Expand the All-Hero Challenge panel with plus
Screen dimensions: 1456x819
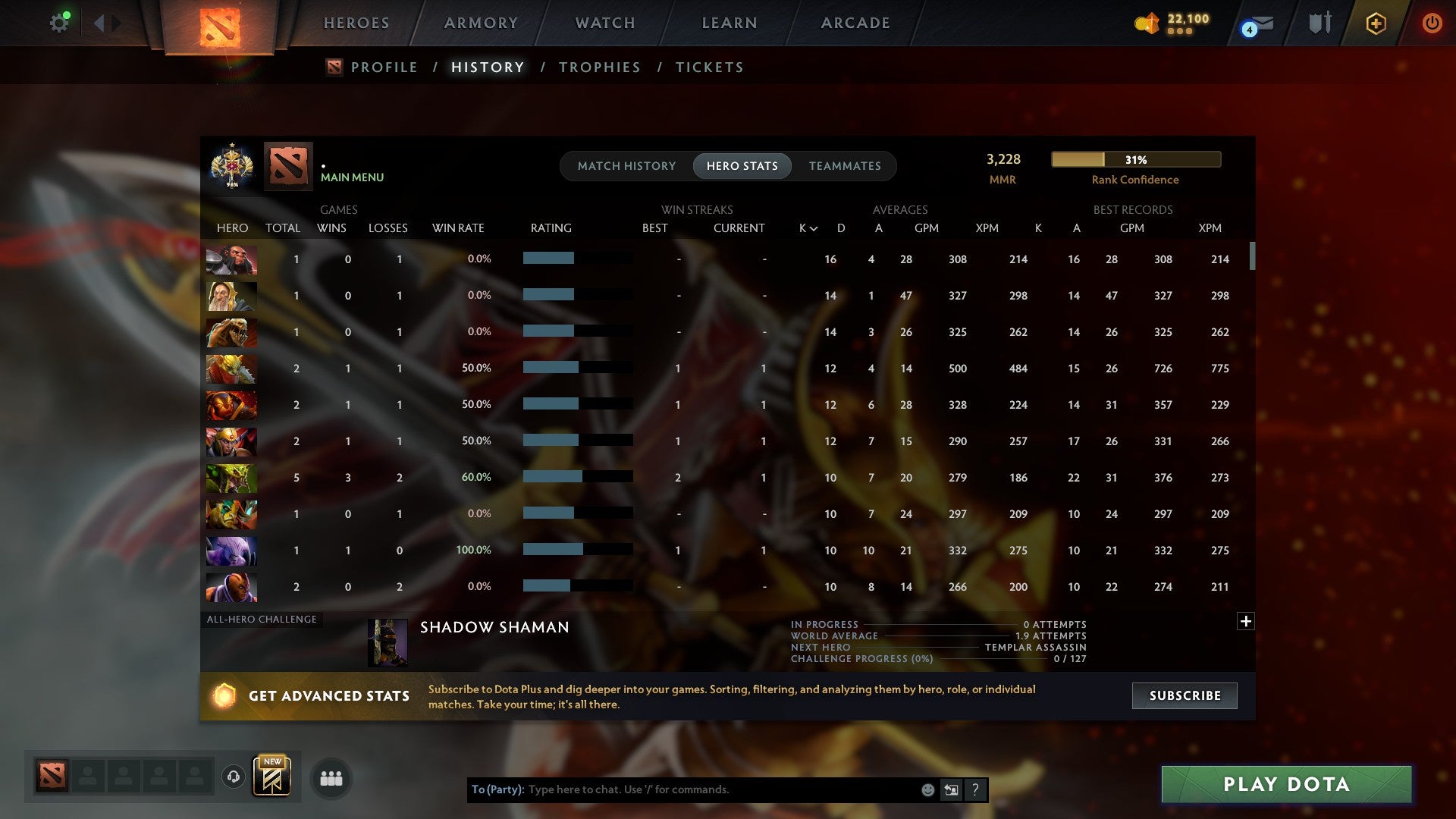pyautogui.click(x=1246, y=620)
